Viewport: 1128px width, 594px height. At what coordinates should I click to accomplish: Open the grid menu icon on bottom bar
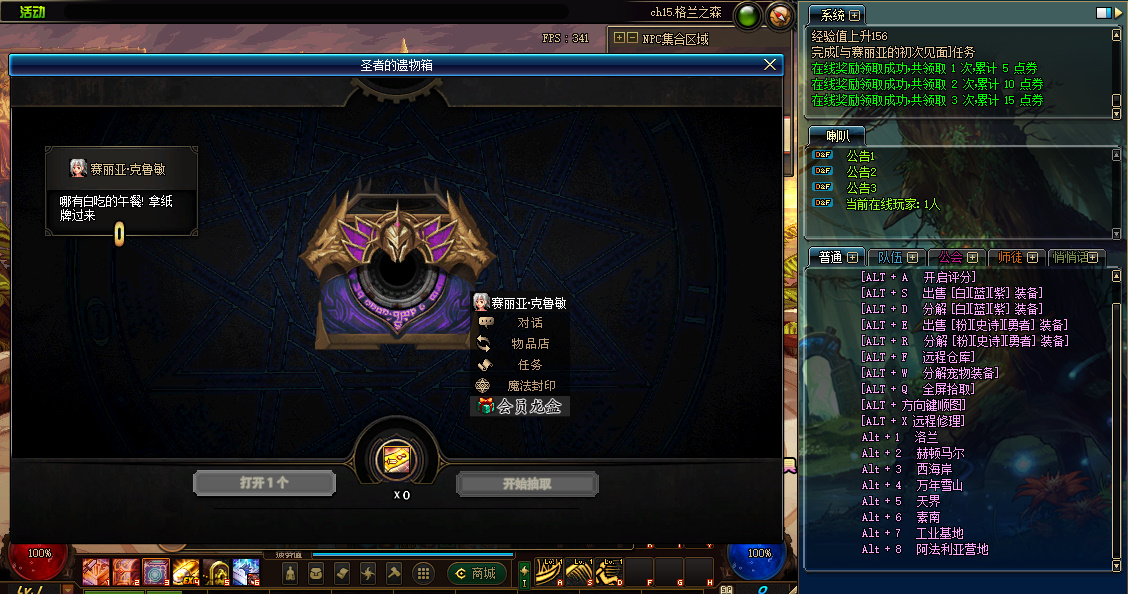(x=423, y=573)
